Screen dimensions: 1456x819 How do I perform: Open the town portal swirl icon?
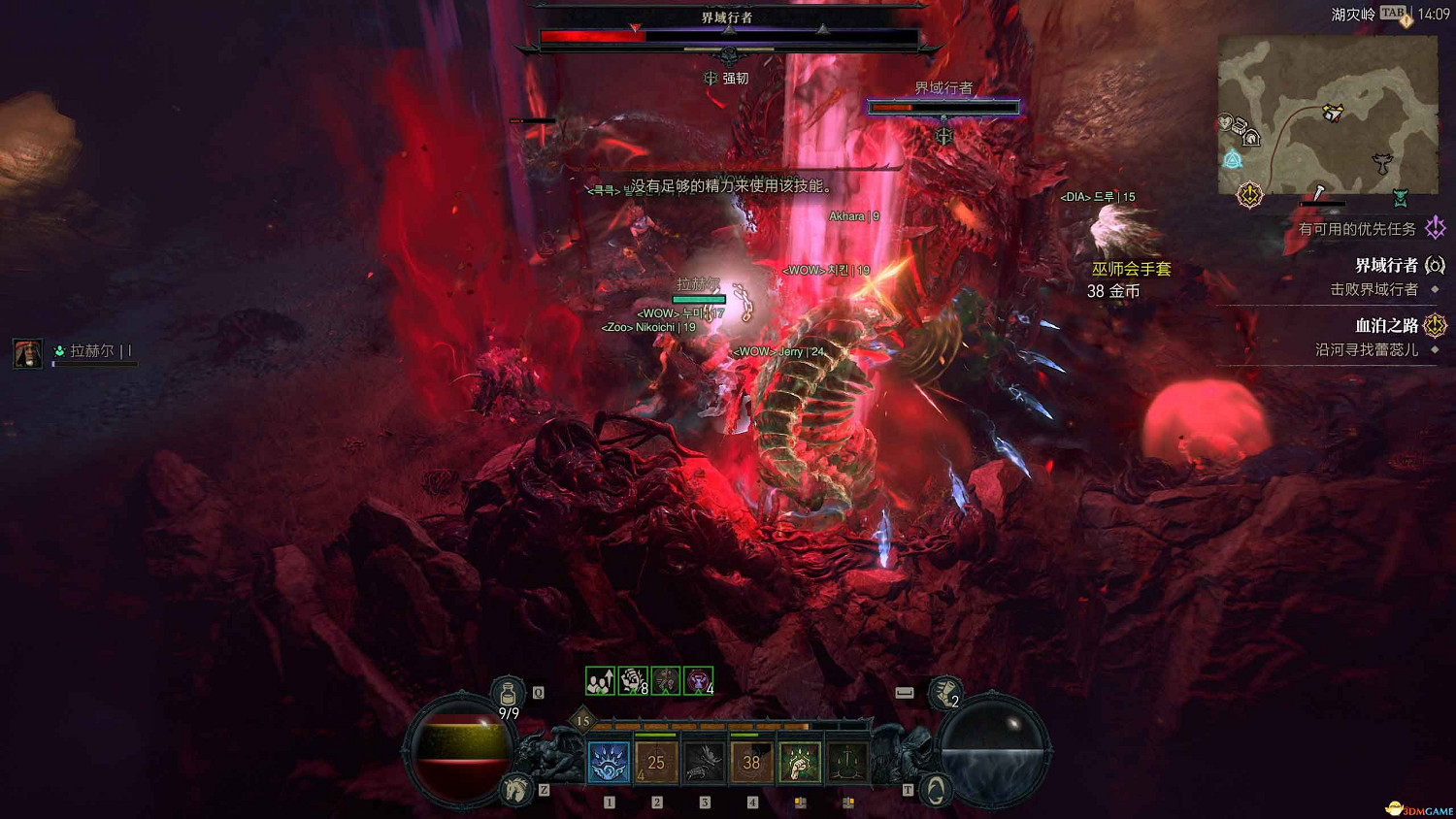click(x=935, y=790)
